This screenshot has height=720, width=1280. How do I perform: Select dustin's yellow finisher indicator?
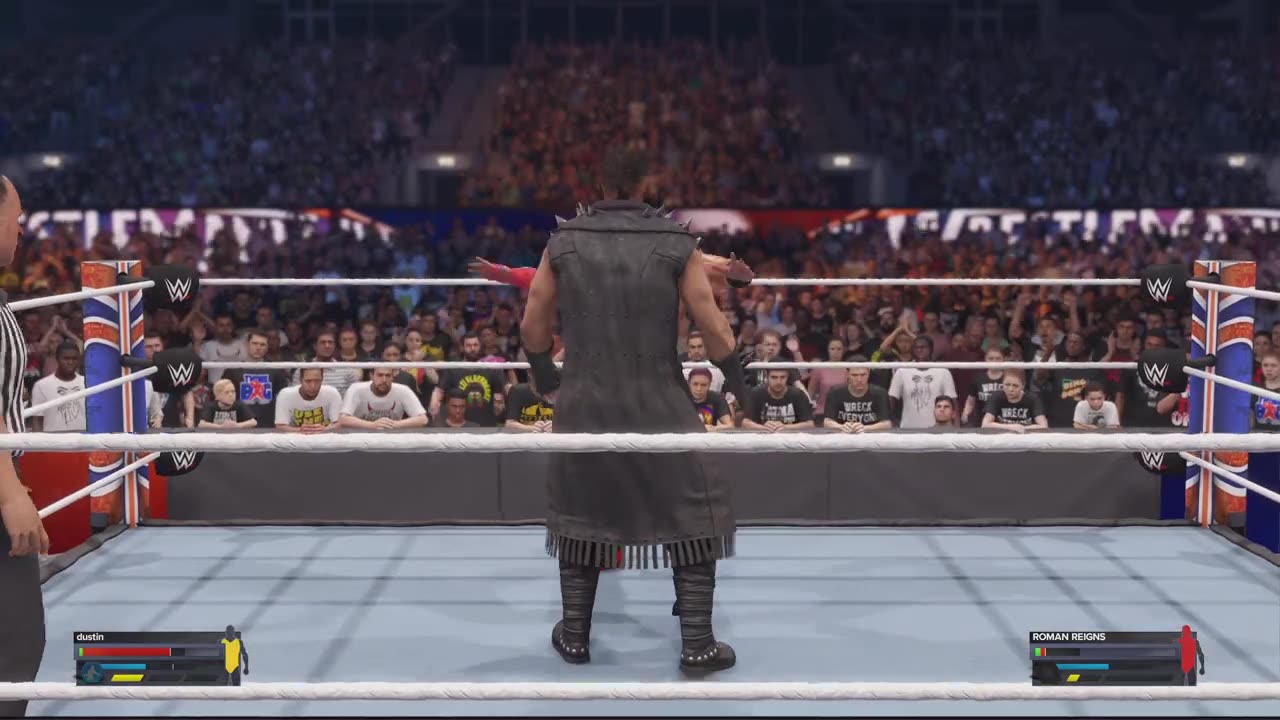click(x=127, y=677)
